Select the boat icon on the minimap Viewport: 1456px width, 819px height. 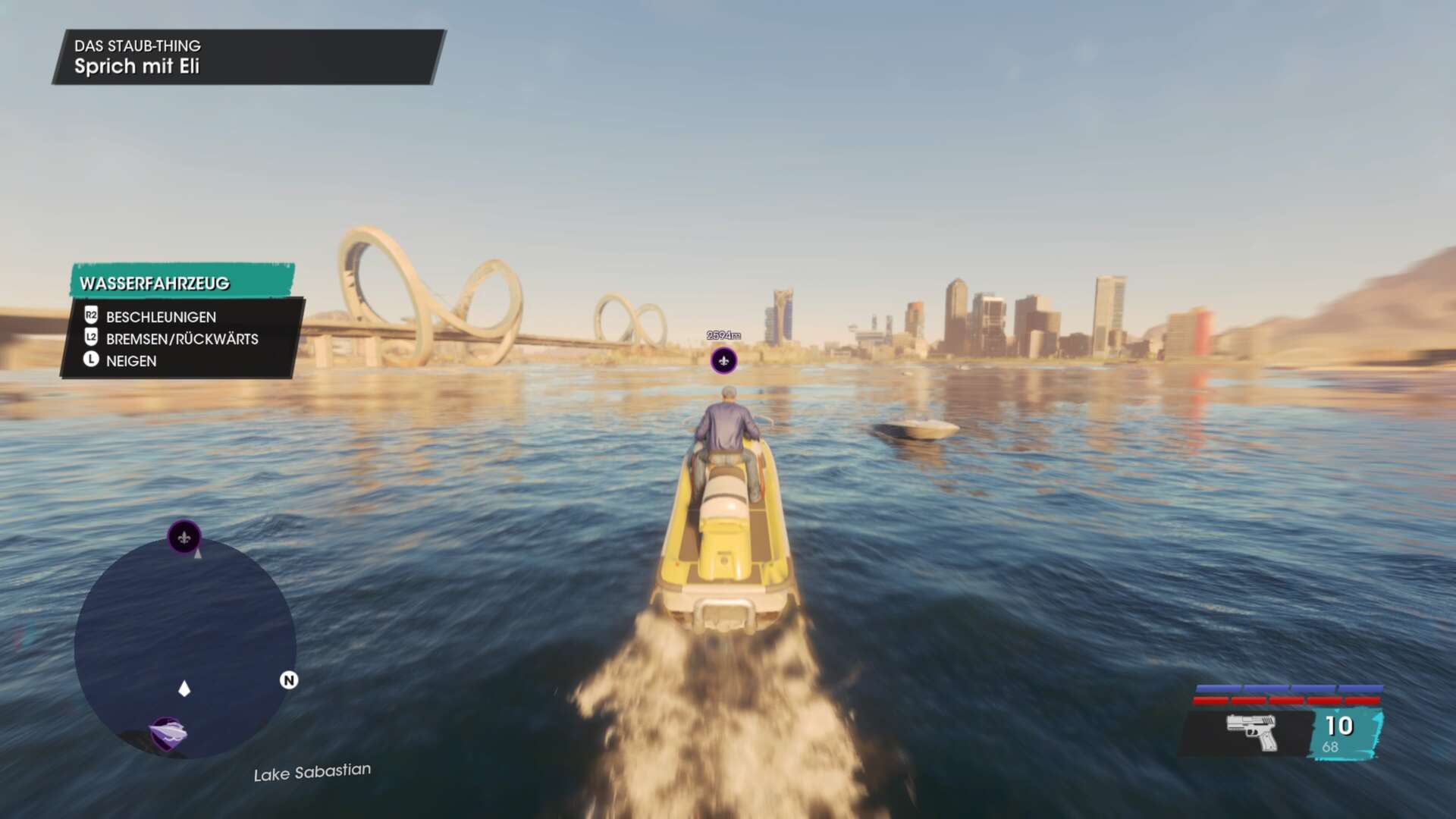point(168,733)
